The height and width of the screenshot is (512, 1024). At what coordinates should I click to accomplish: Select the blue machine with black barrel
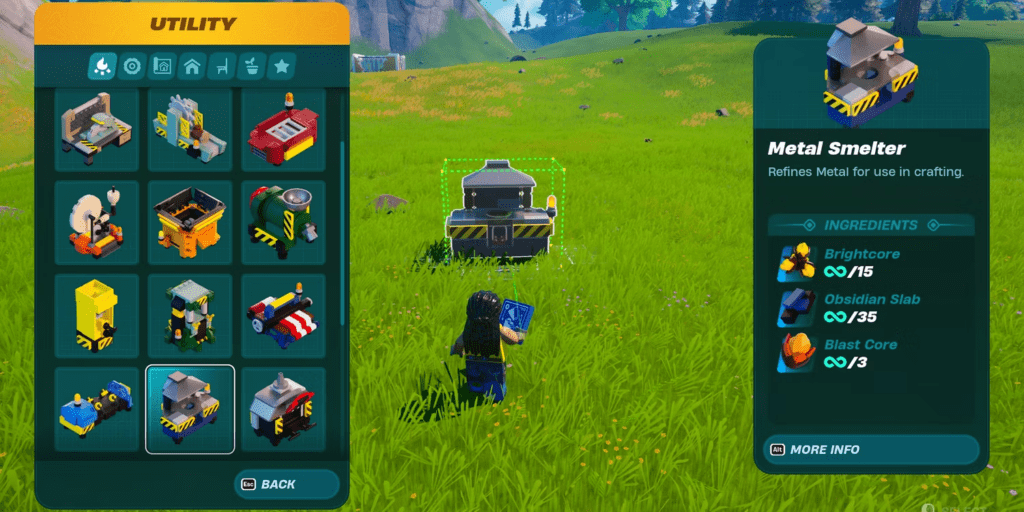pyautogui.click(x=97, y=409)
